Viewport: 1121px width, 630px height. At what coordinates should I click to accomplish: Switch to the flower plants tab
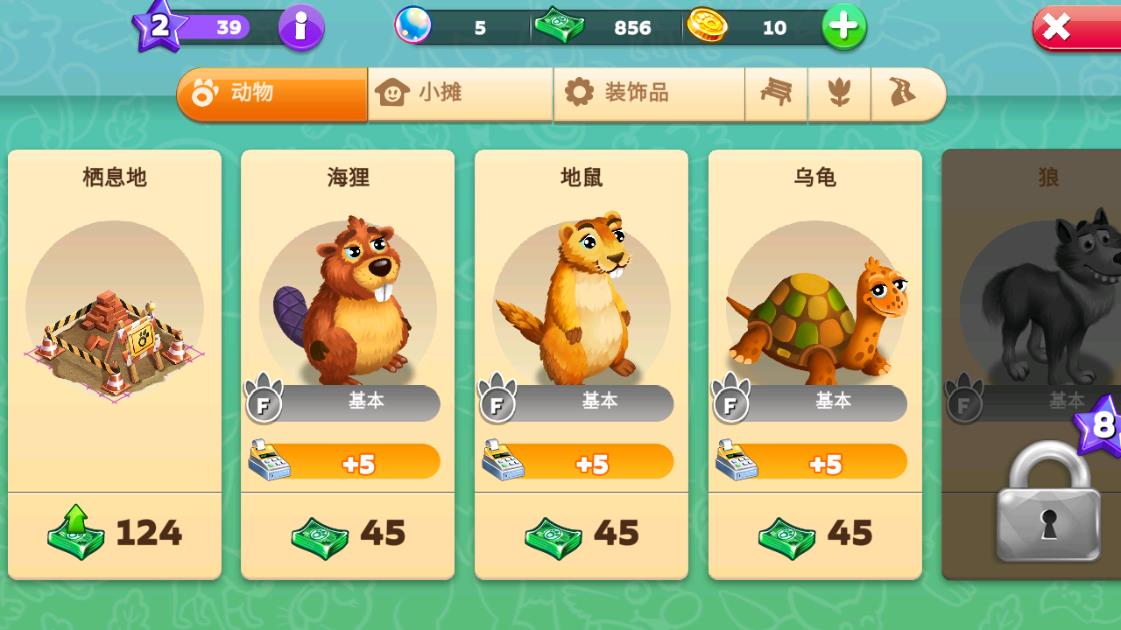(839, 94)
